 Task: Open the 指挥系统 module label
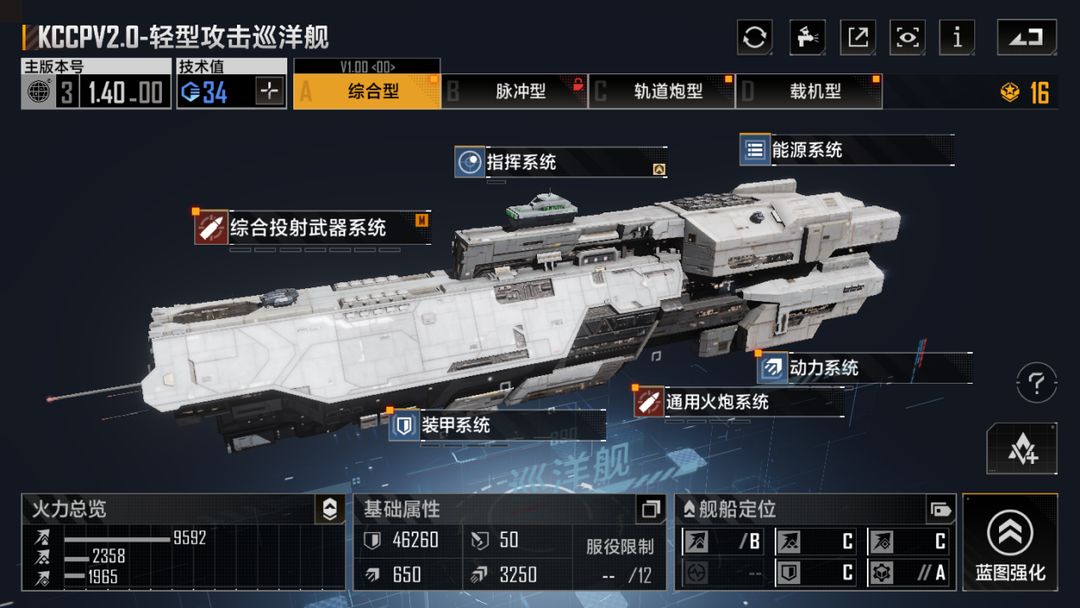tap(521, 162)
